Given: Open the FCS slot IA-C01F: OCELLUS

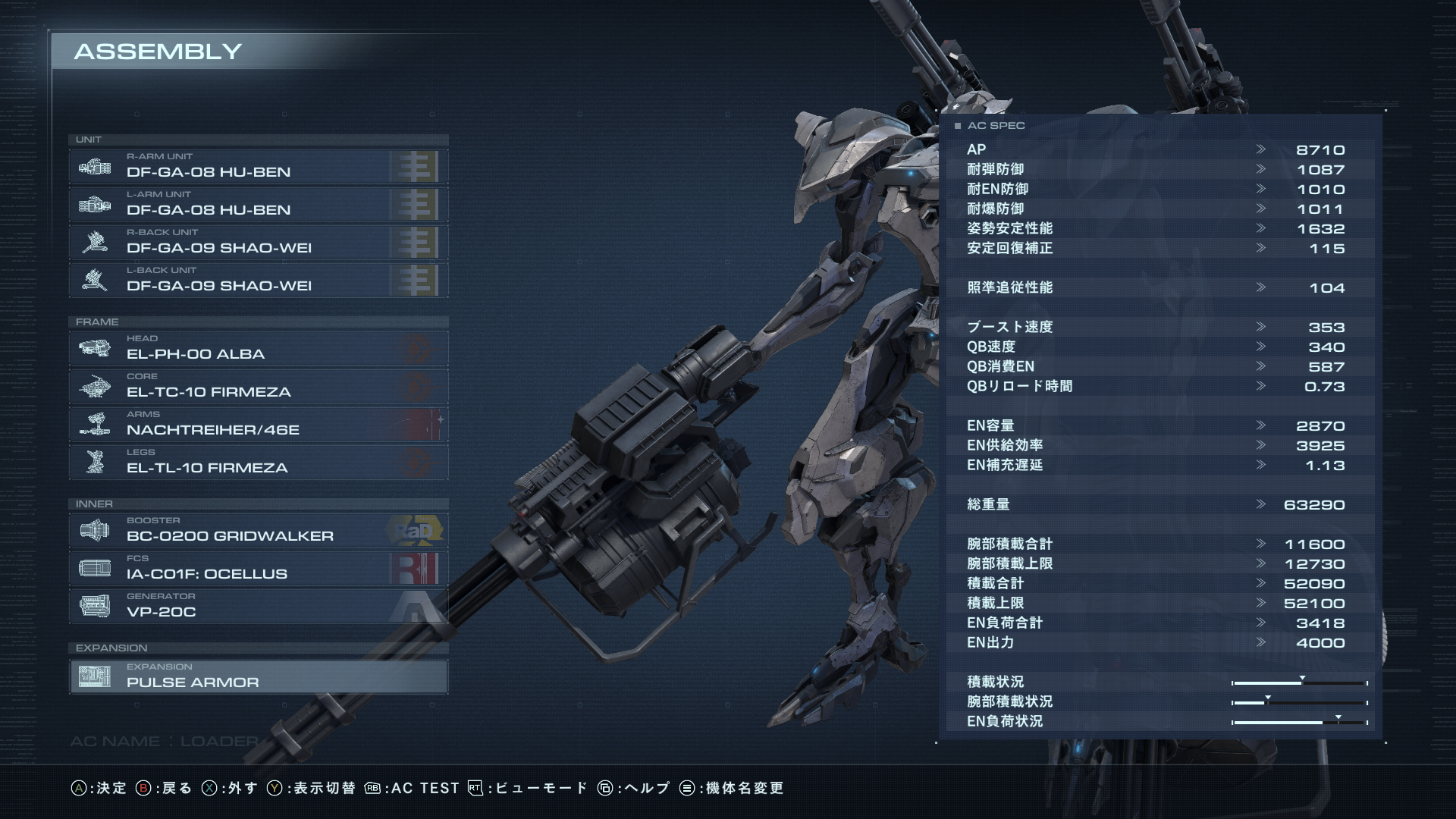Looking at the screenshot, I should click(258, 568).
